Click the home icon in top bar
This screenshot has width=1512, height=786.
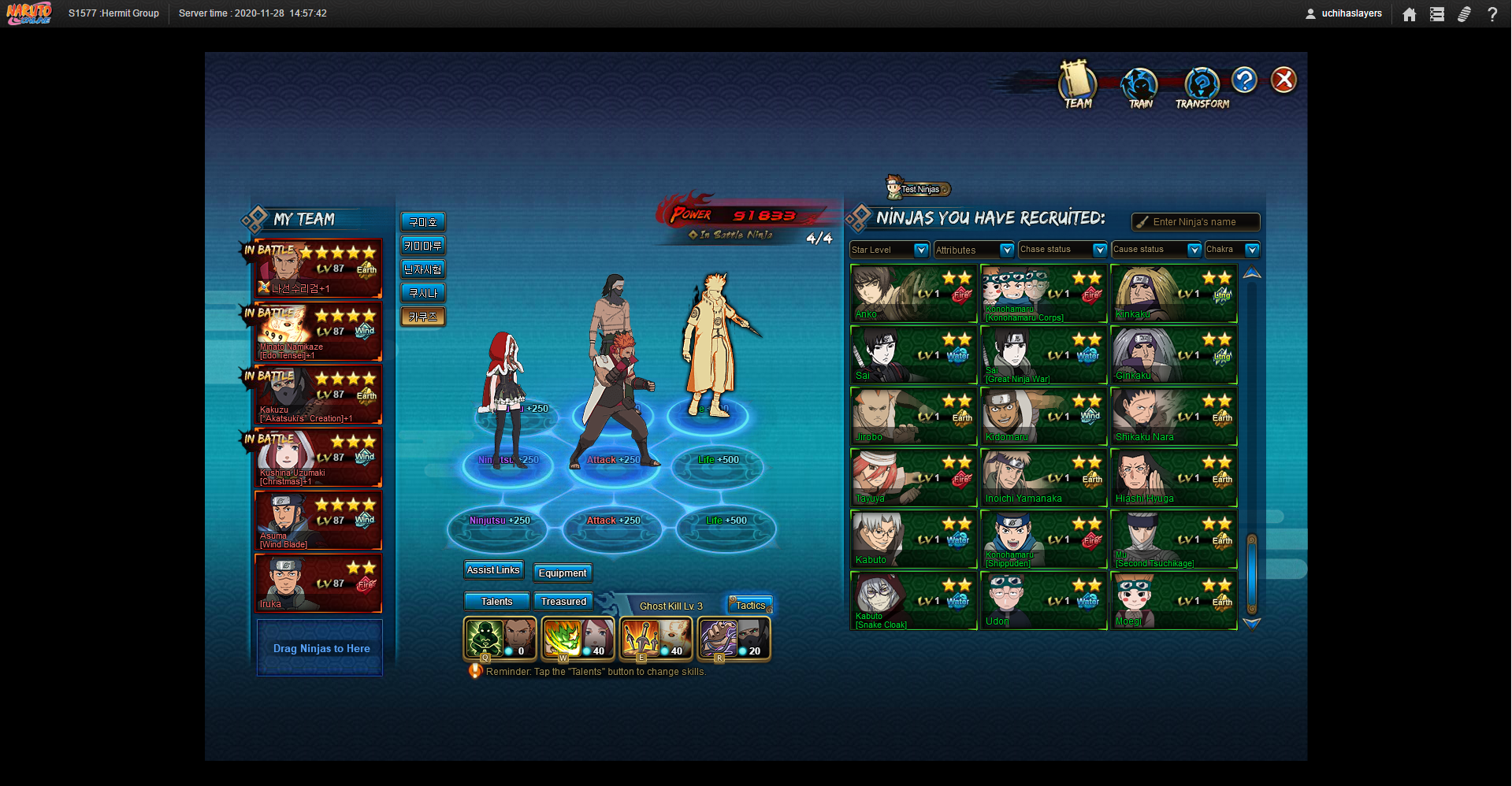pos(1410,14)
